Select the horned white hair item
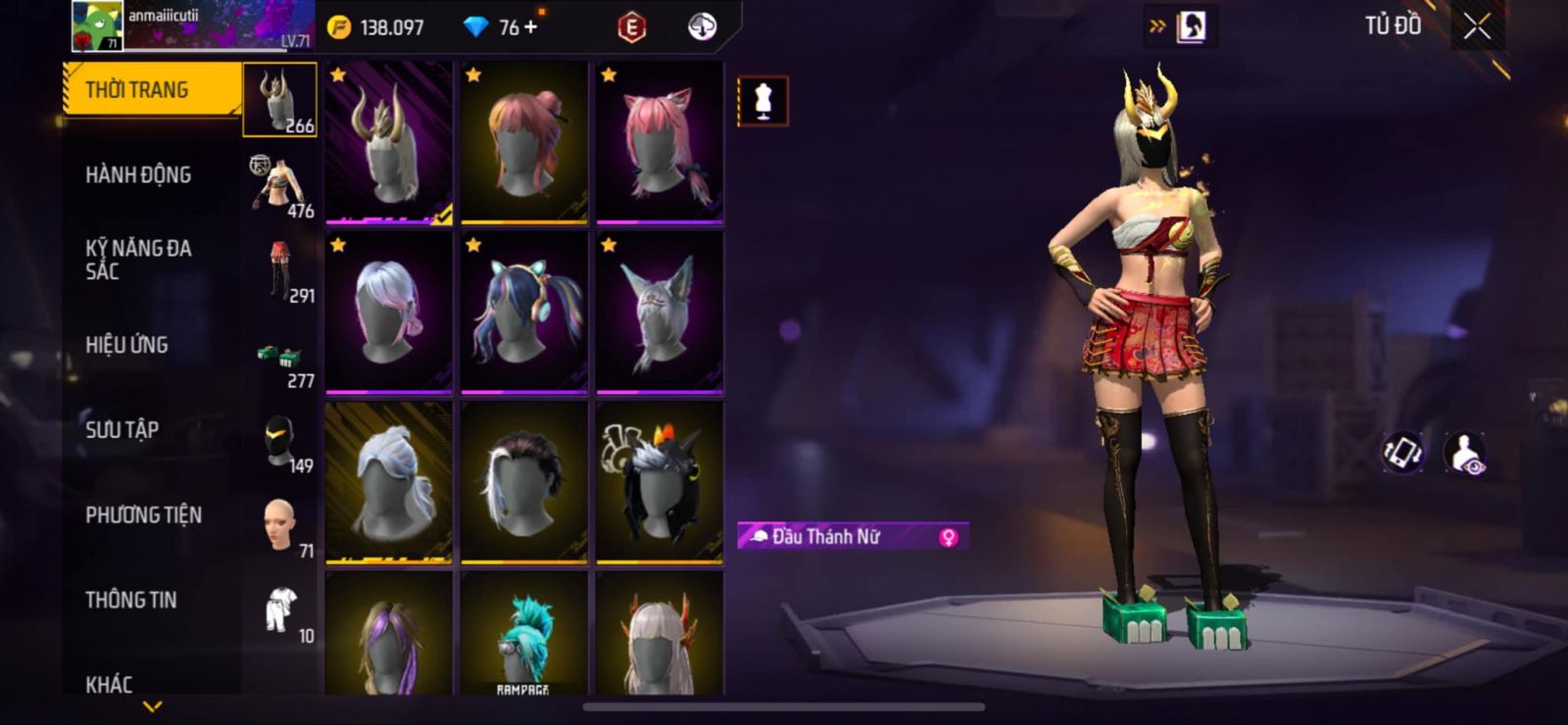The height and width of the screenshot is (725, 1568). point(389,143)
